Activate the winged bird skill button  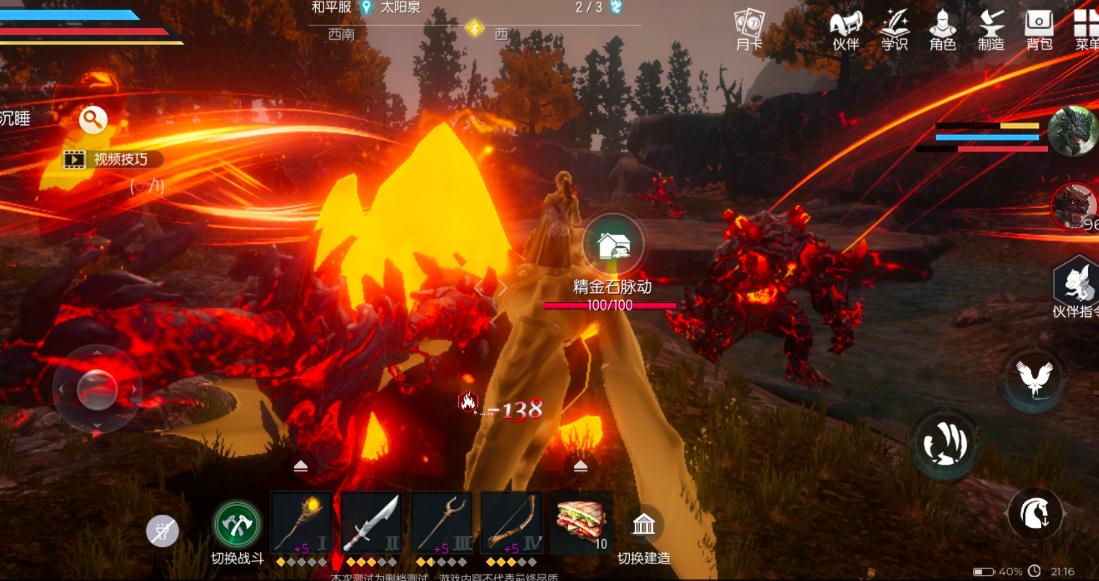pos(1032,377)
